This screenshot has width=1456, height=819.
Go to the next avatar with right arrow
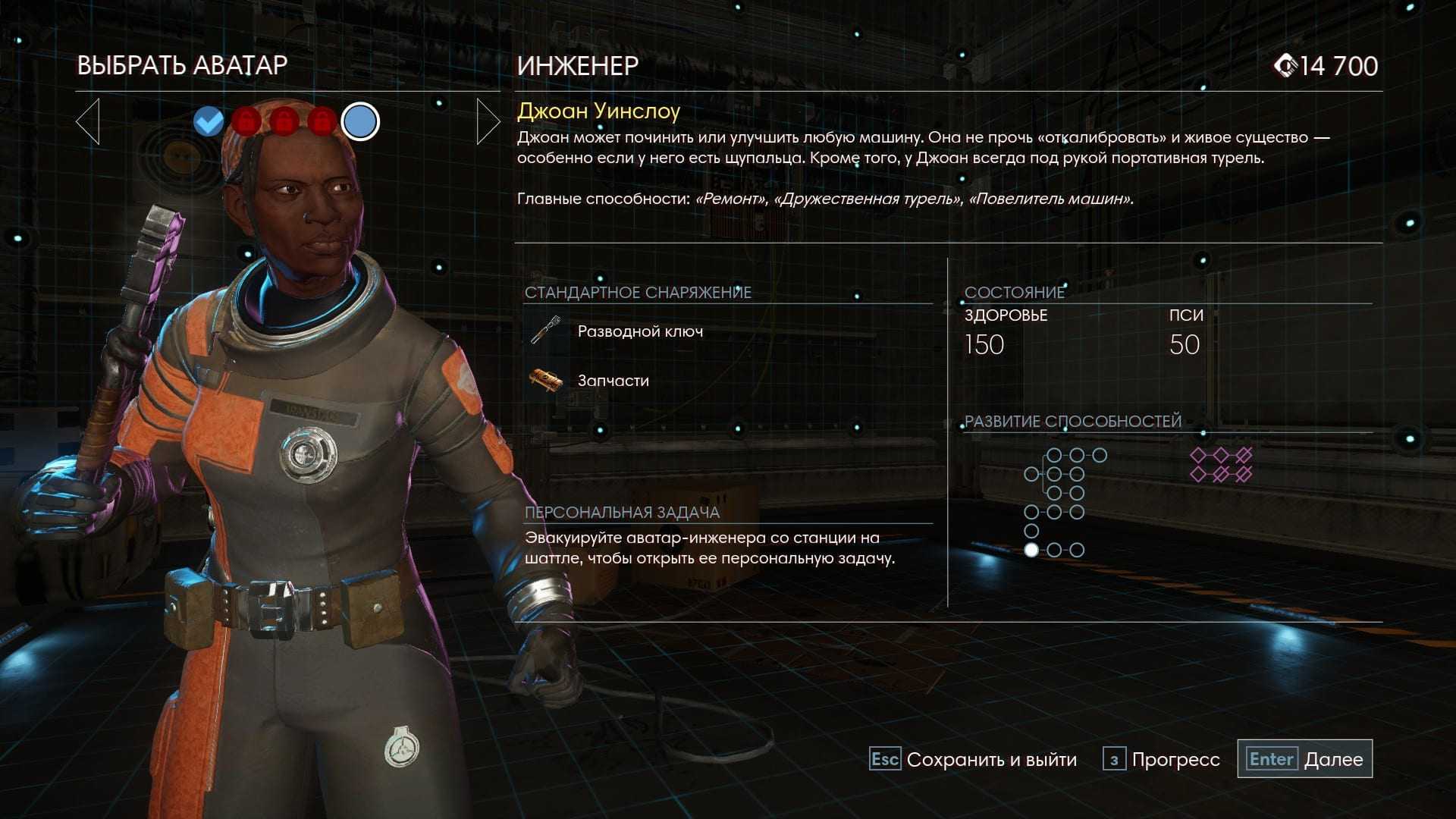click(x=488, y=121)
